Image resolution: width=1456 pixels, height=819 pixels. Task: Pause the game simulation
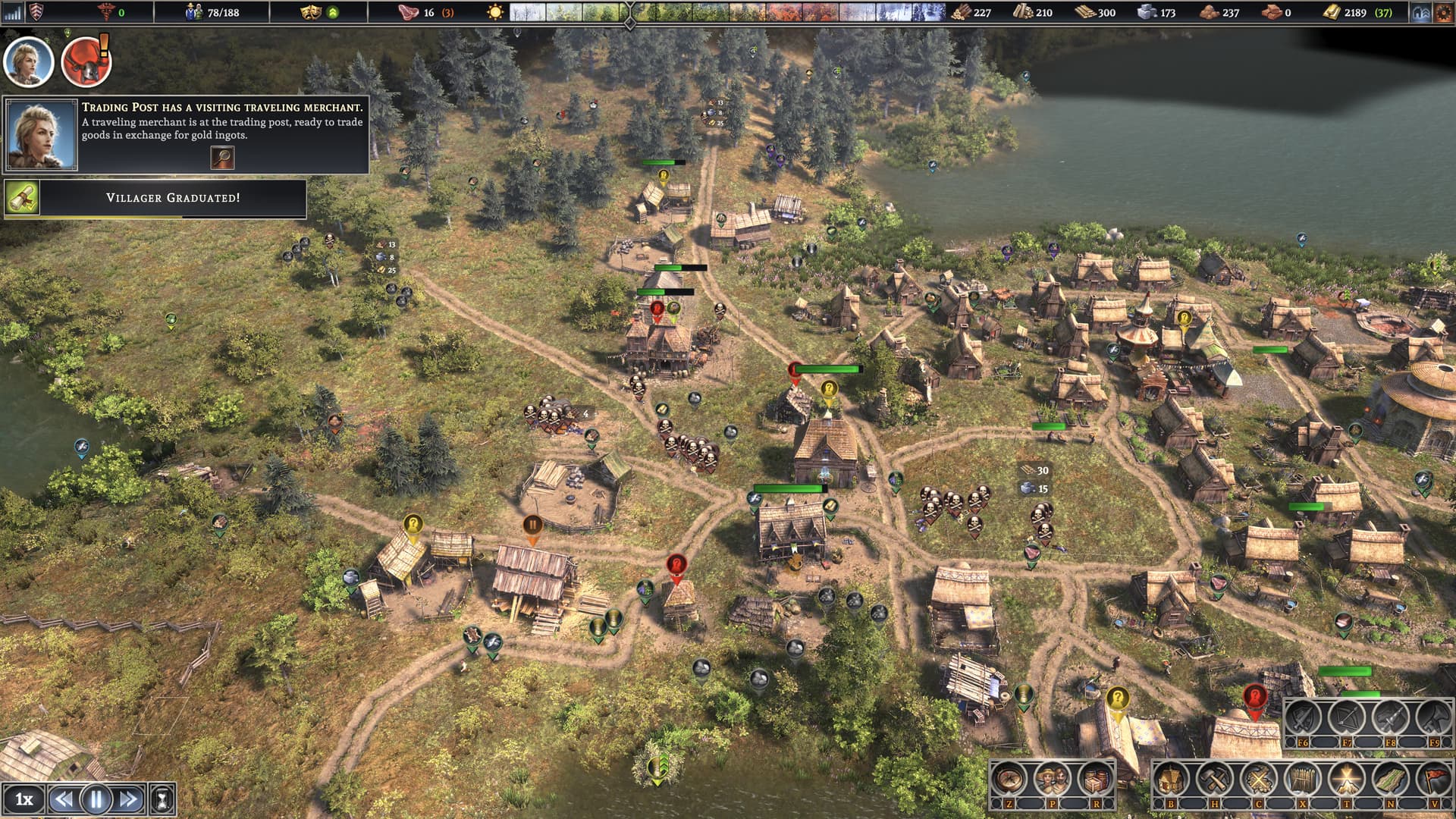(96, 799)
